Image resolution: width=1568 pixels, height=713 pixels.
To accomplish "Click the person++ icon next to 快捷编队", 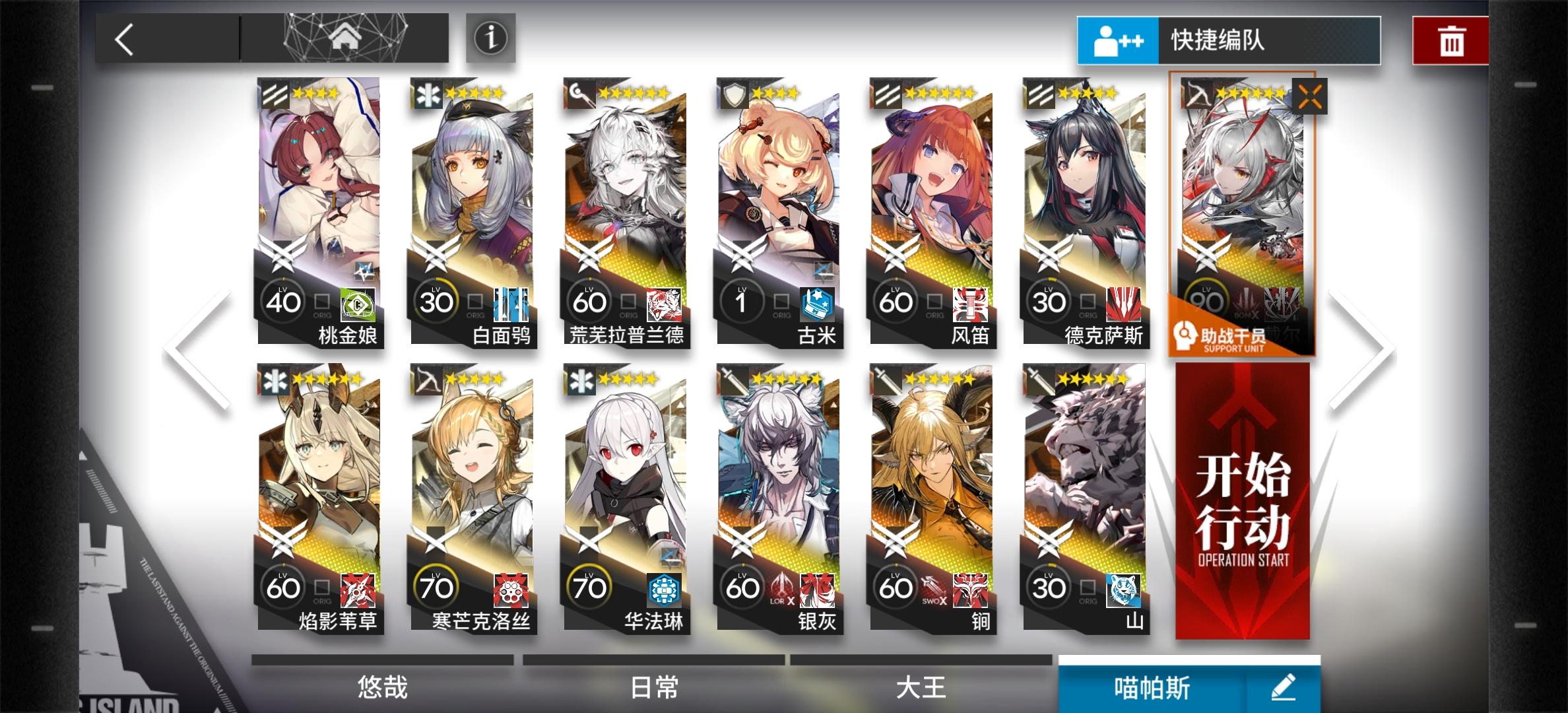I will tap(1118, 40).
